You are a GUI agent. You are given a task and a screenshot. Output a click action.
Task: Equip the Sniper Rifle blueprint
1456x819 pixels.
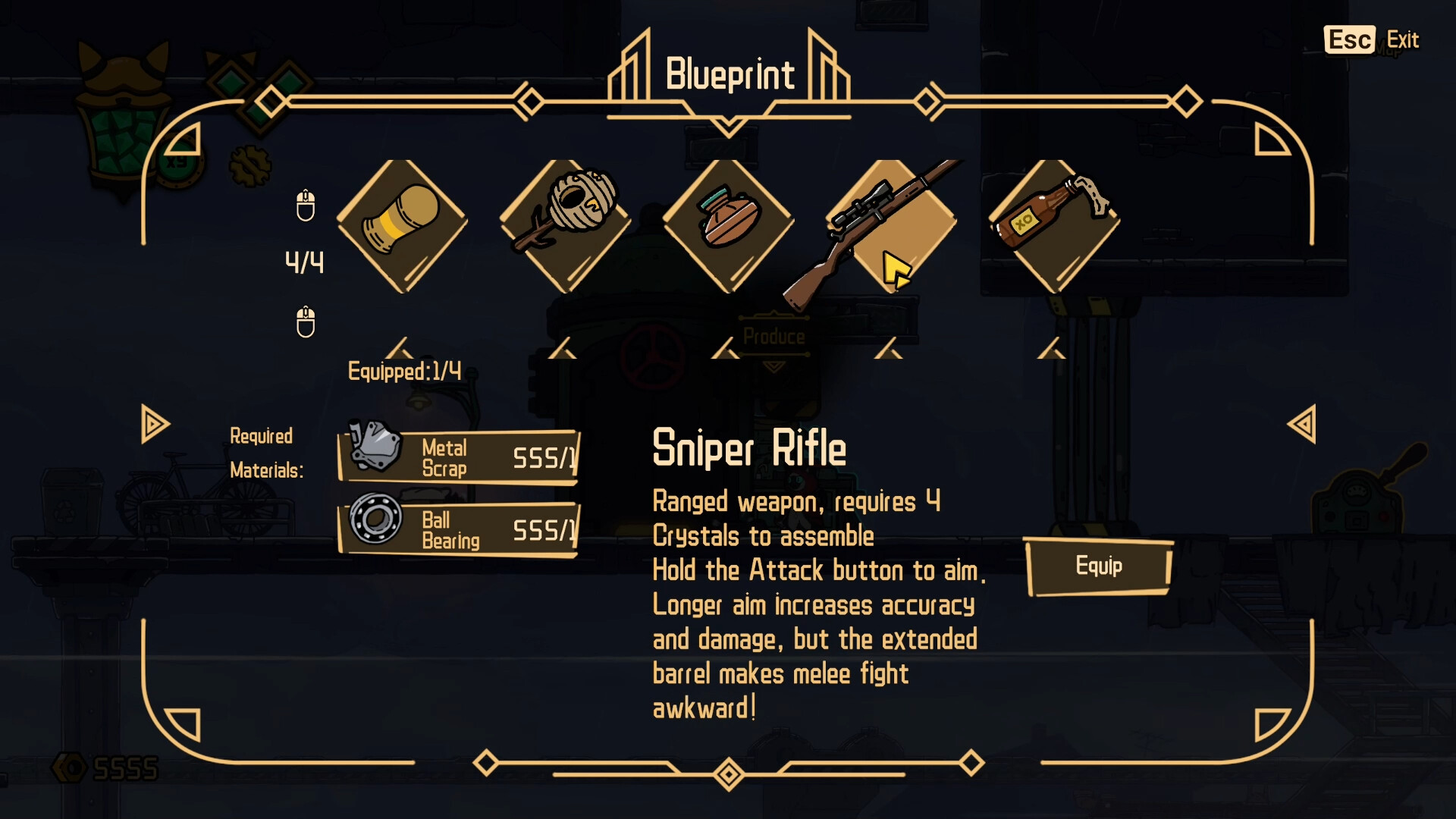point(1098,566)
